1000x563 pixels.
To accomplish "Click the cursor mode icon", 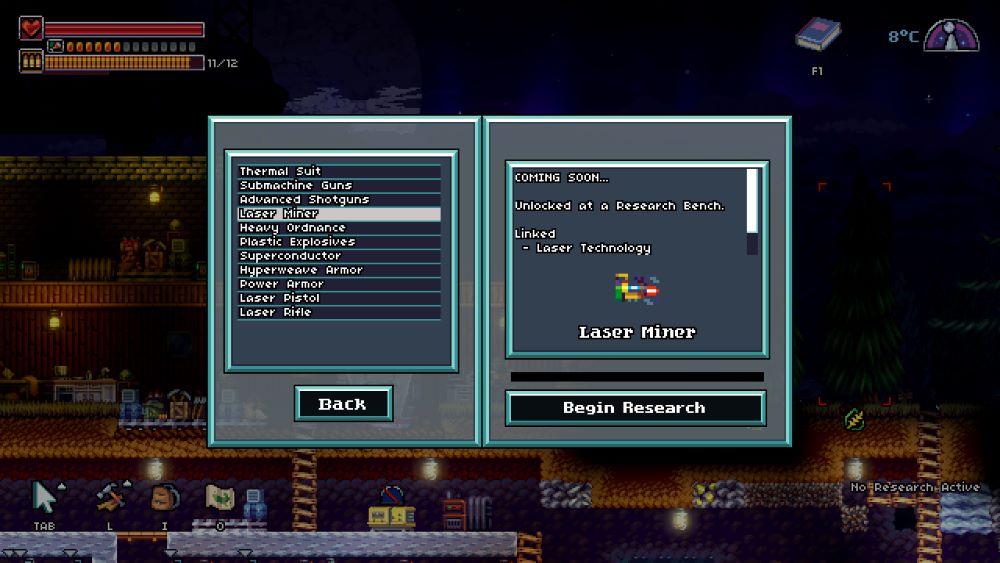I will click(46, 497).
